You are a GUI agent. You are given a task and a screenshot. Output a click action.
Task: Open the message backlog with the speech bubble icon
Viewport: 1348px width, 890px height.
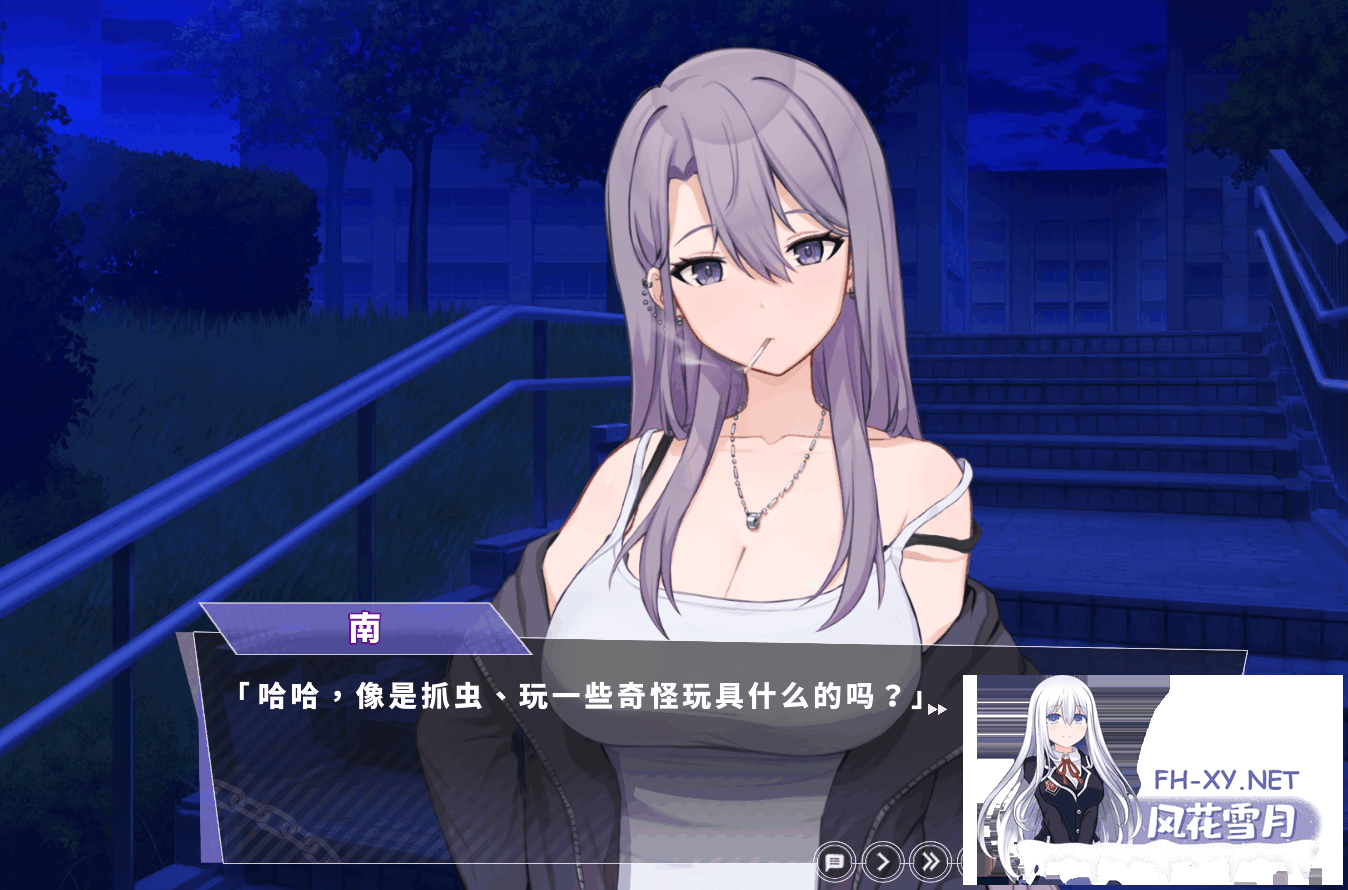[x=833, y=861]
